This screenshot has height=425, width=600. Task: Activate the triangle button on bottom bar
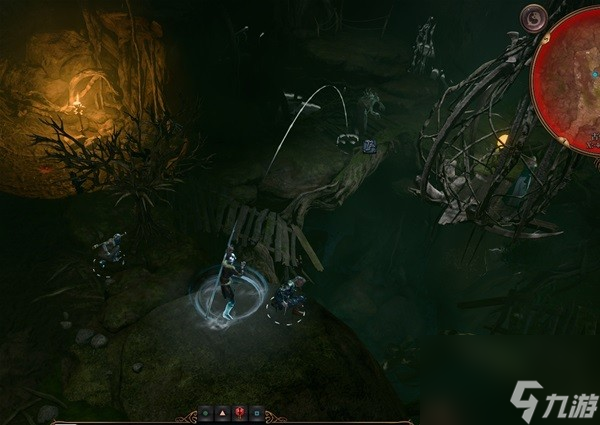223,411
